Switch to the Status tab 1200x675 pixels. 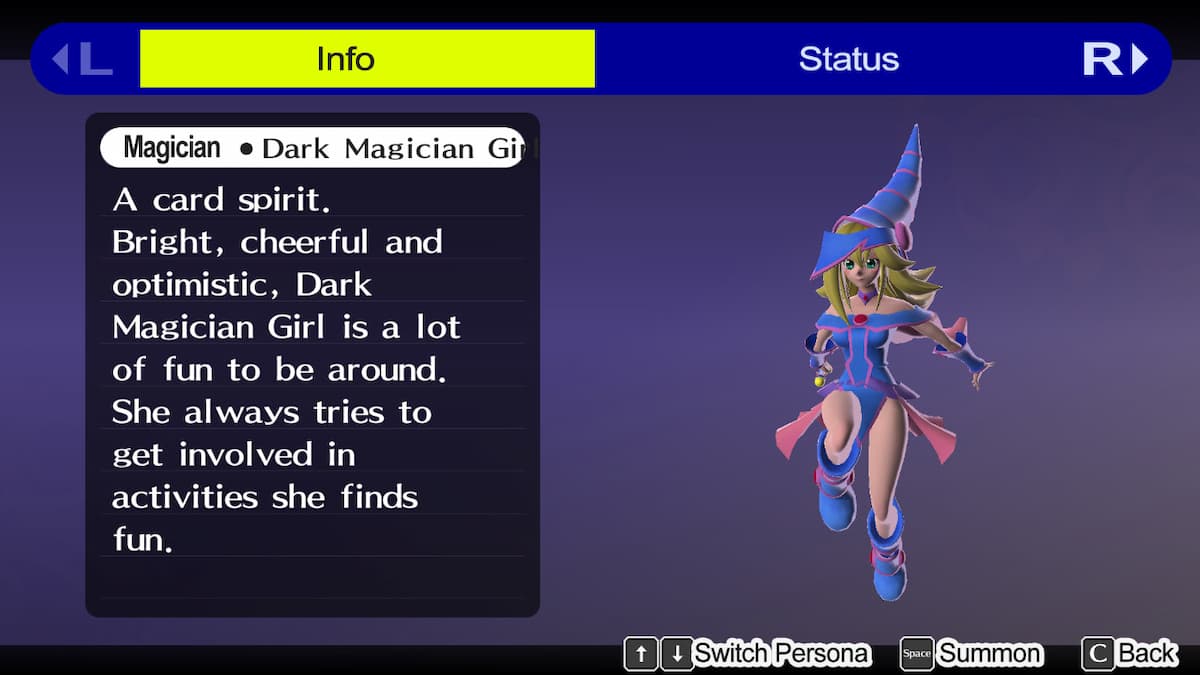coord(848,59)
